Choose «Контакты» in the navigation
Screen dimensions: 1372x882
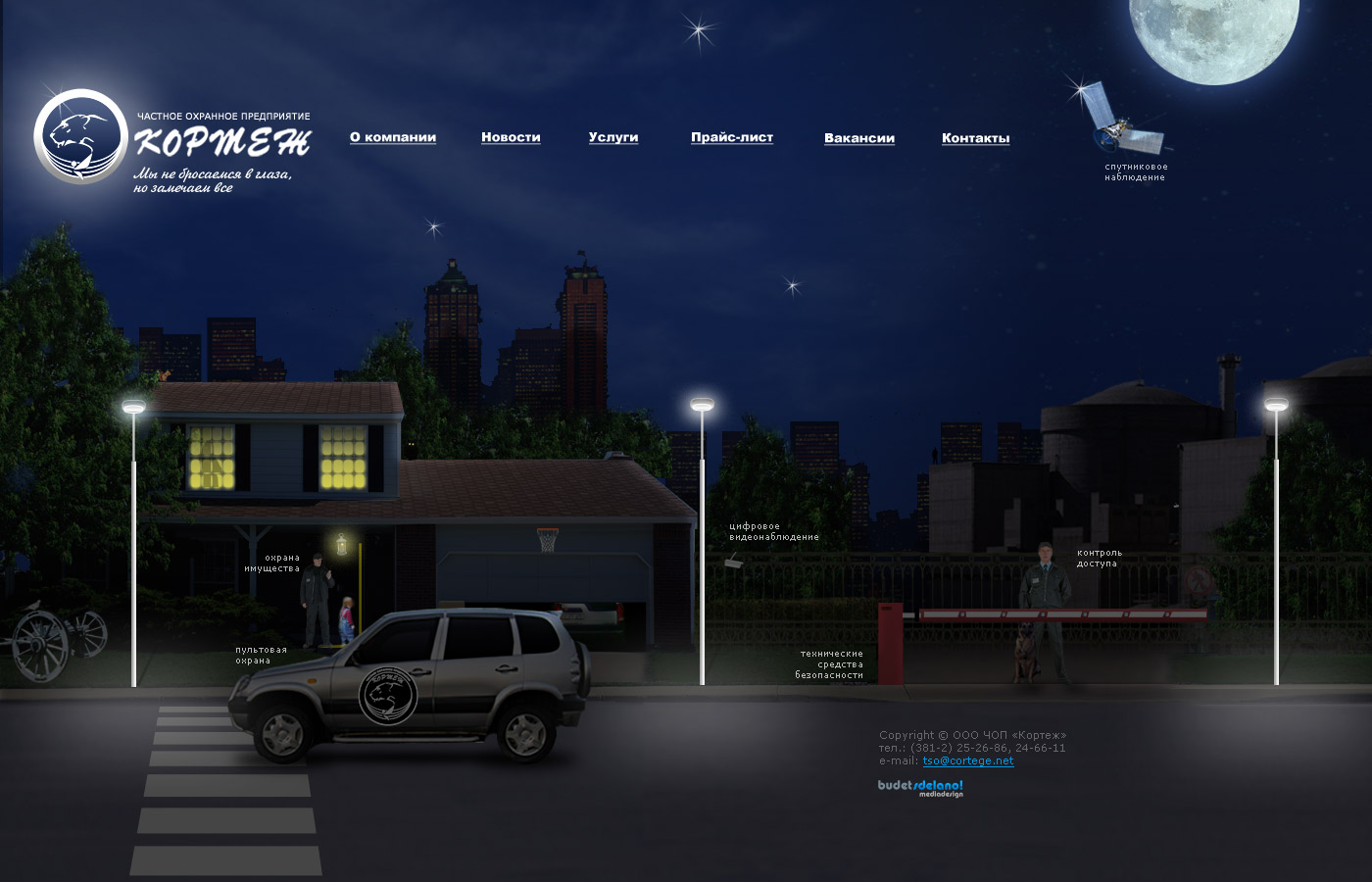[x=975, y=138]
